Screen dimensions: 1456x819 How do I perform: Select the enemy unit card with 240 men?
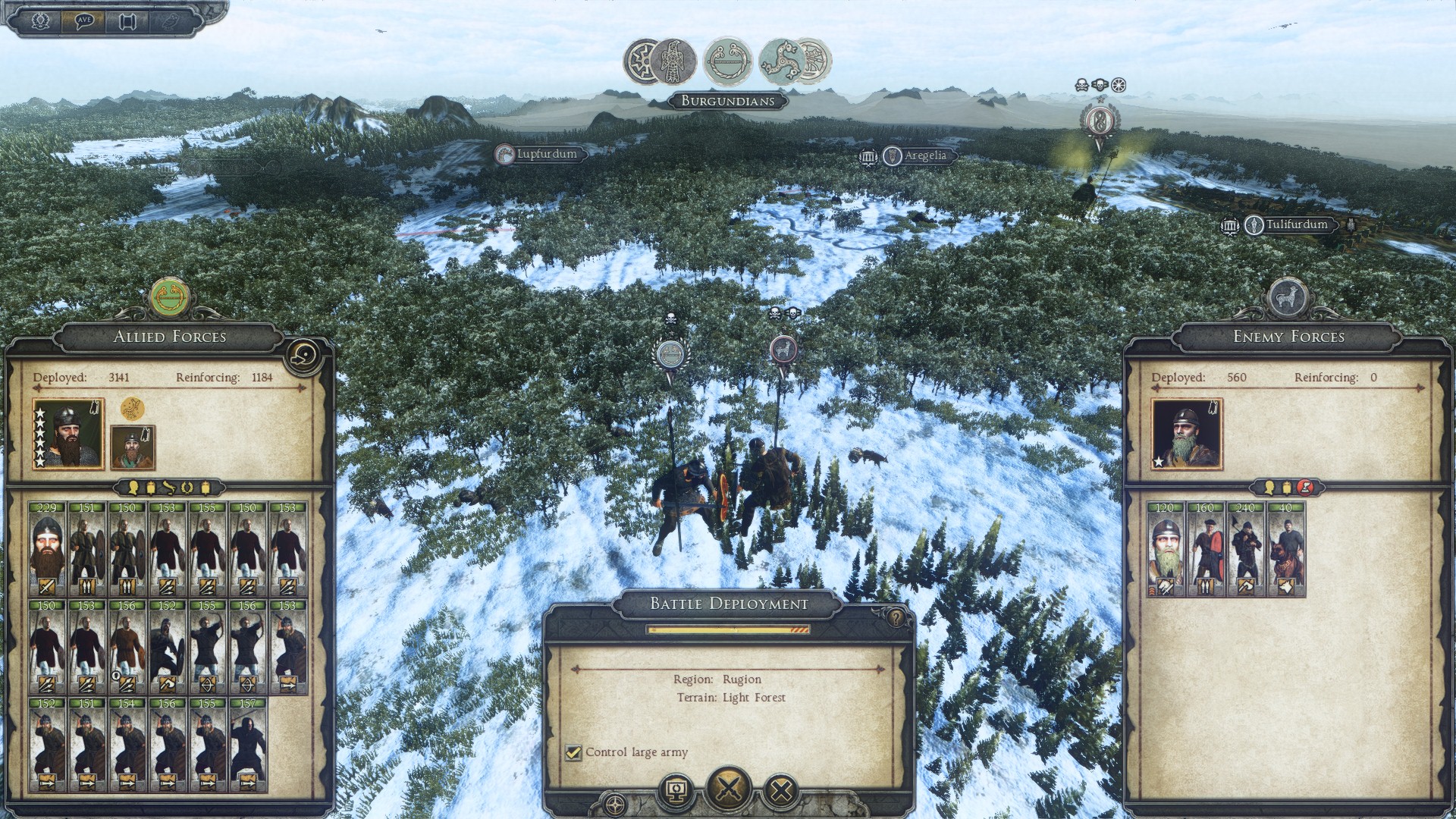pos(1246,548)
